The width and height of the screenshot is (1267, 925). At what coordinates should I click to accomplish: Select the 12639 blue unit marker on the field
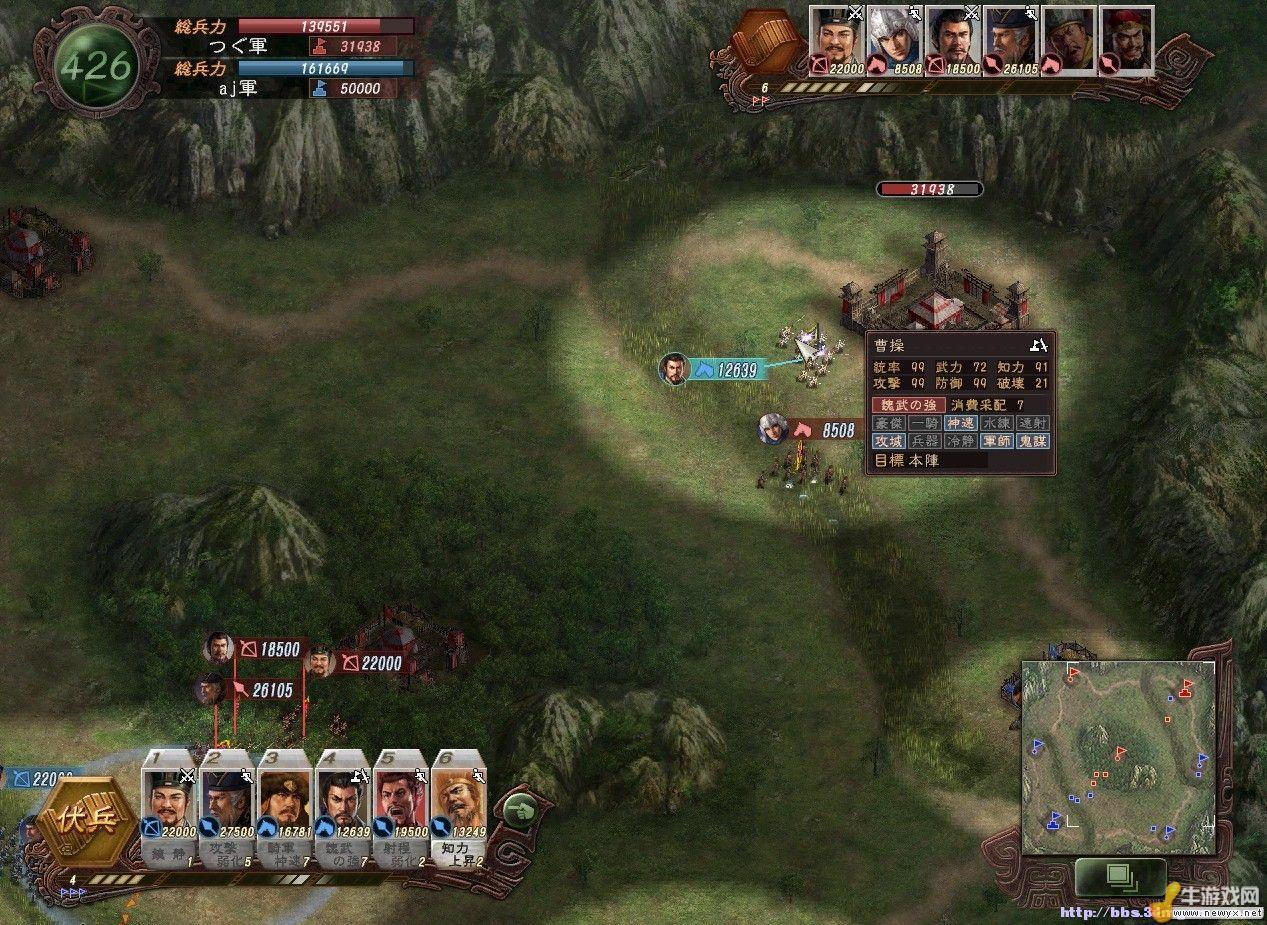coord(724,369)
